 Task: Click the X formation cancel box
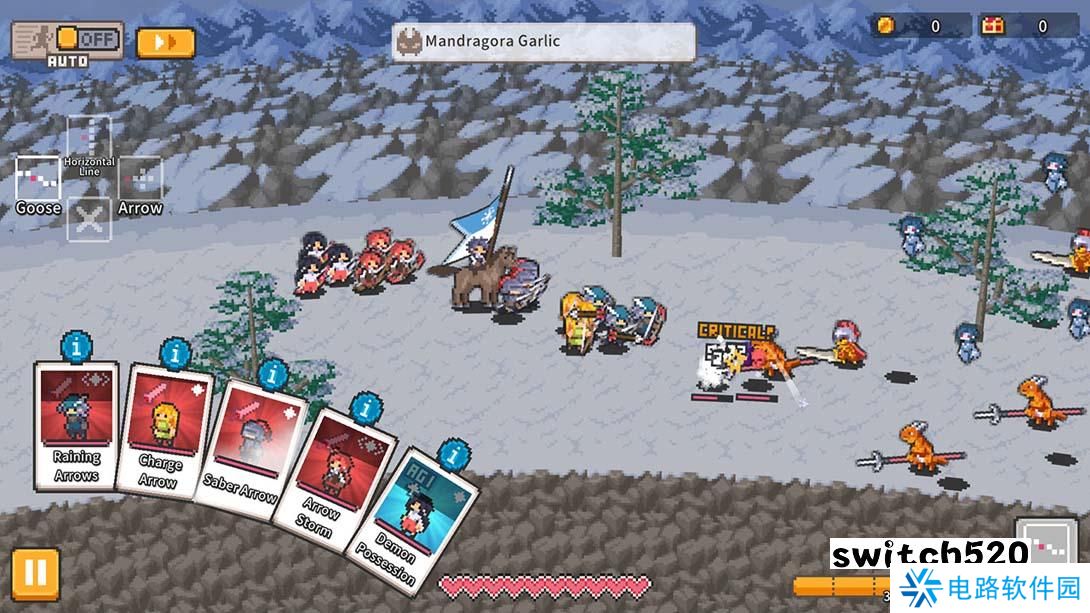click(89, 220)
